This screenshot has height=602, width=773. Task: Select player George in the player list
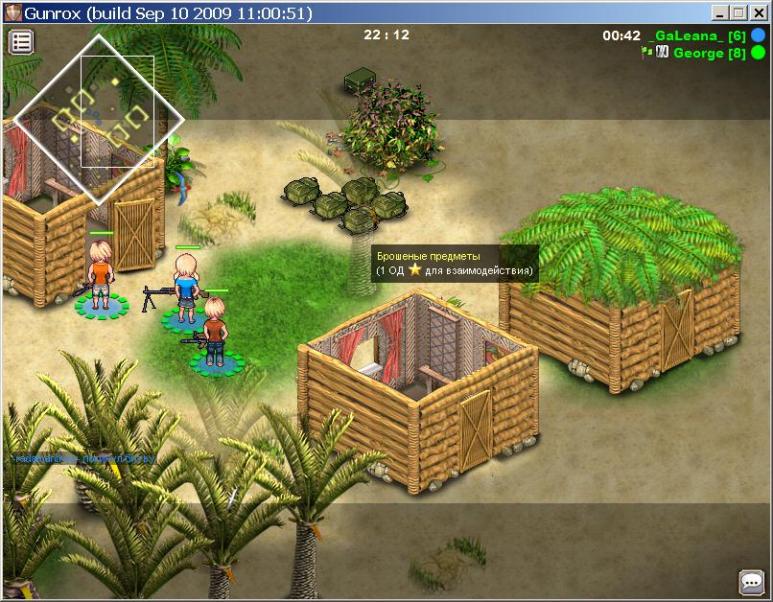[x=706, y=53]
